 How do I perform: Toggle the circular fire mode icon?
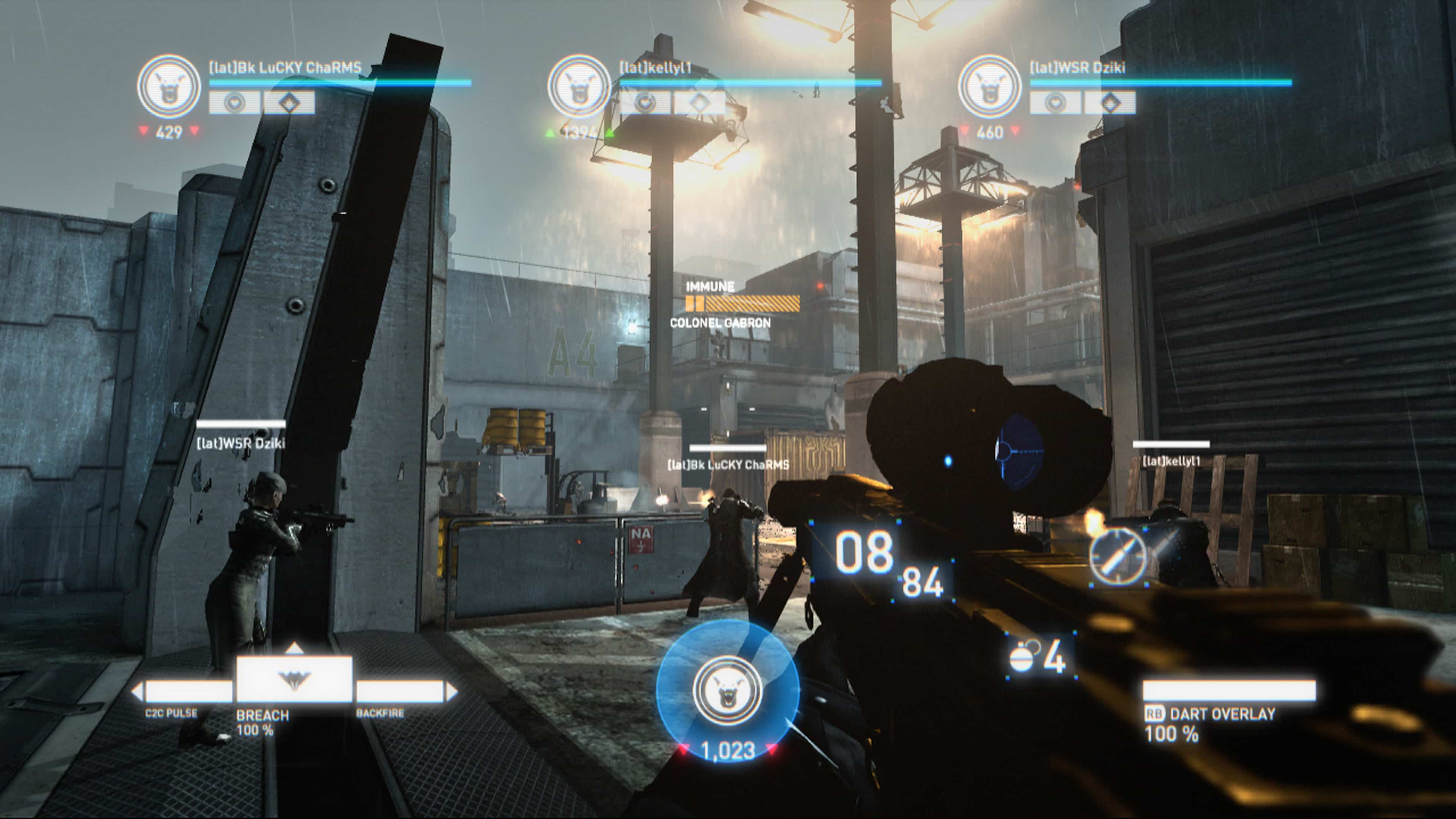pyautogui.click(x=1117, y=555)
